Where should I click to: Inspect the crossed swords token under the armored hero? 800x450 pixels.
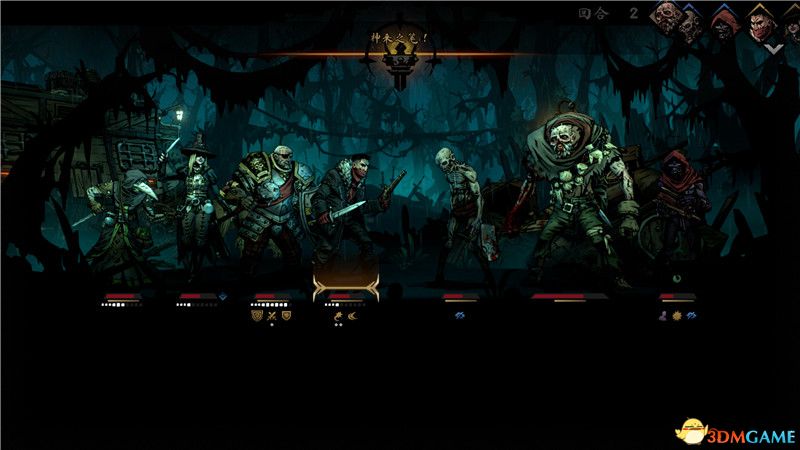(x=270, y=315)
